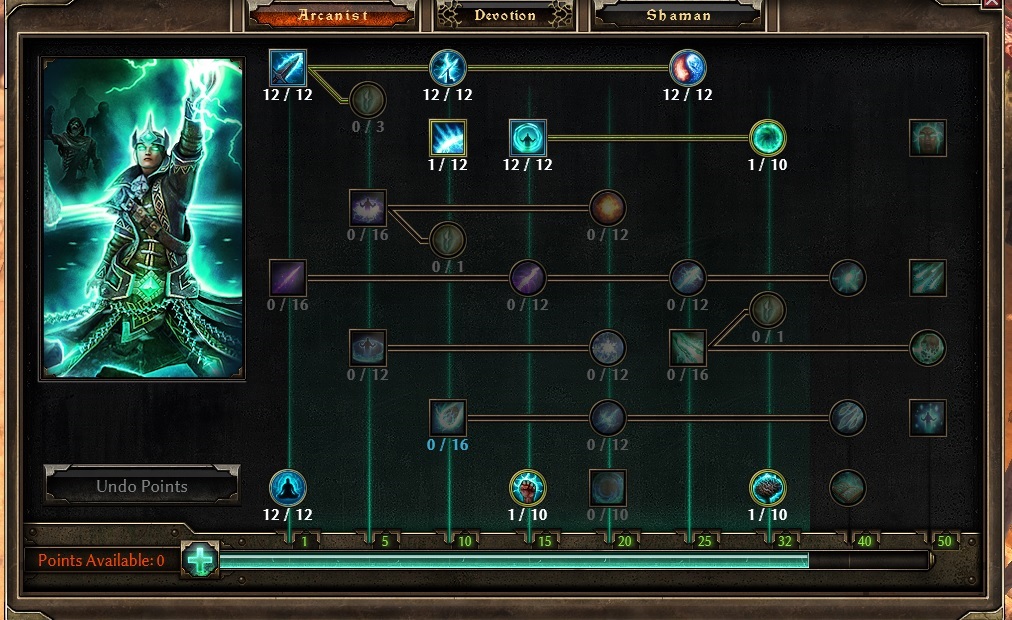Choose the Trozan's Sky Shard skill with blue counter
The image size is (1012, 620).
click(x=448, y=418)
